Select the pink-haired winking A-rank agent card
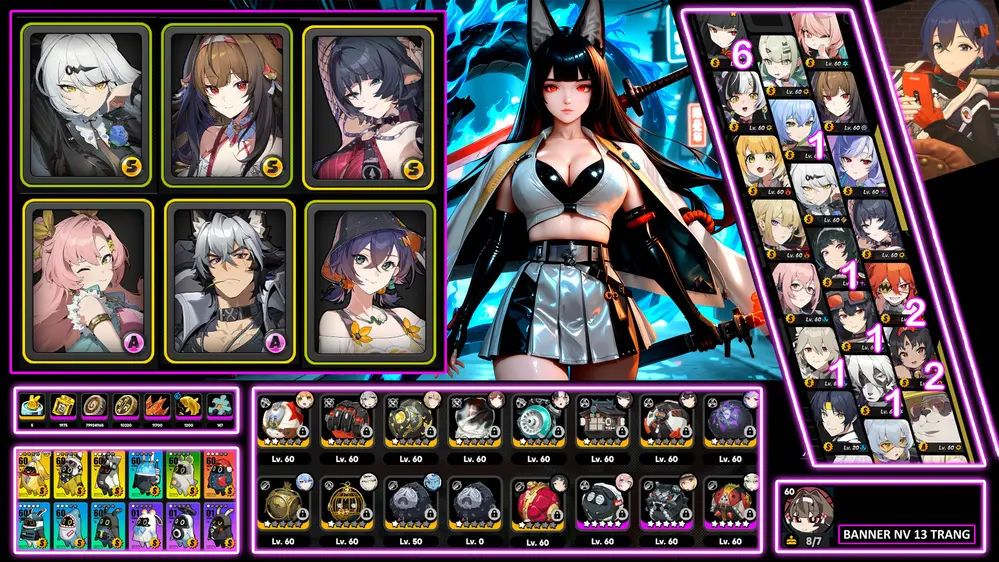 88,280
